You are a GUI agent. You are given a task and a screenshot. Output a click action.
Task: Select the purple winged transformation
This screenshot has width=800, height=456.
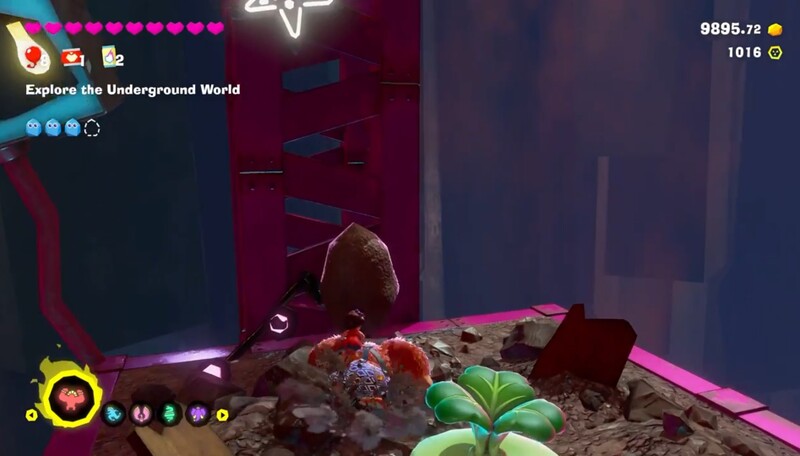(196, 414)
